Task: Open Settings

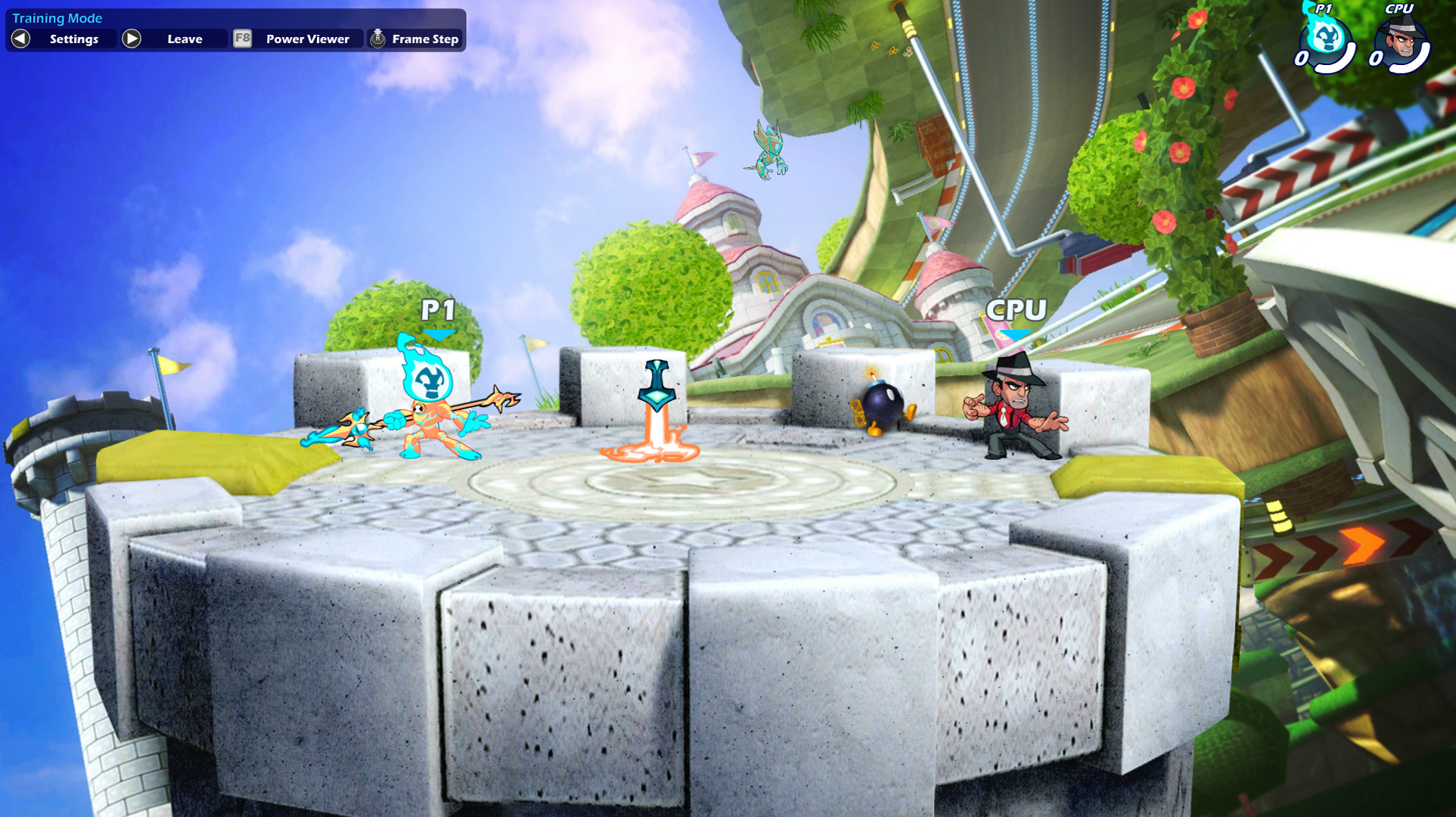Action: pyautogui.click(x=73, y=39)
